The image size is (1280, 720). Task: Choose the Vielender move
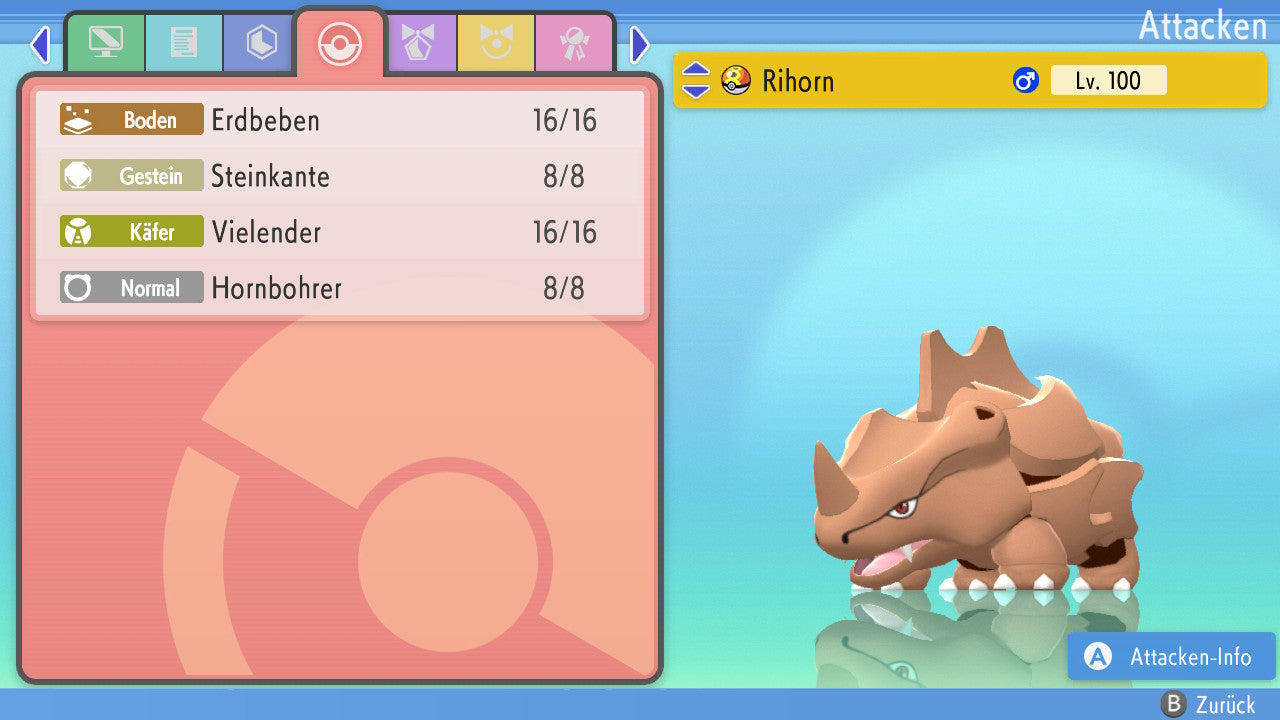340,232
